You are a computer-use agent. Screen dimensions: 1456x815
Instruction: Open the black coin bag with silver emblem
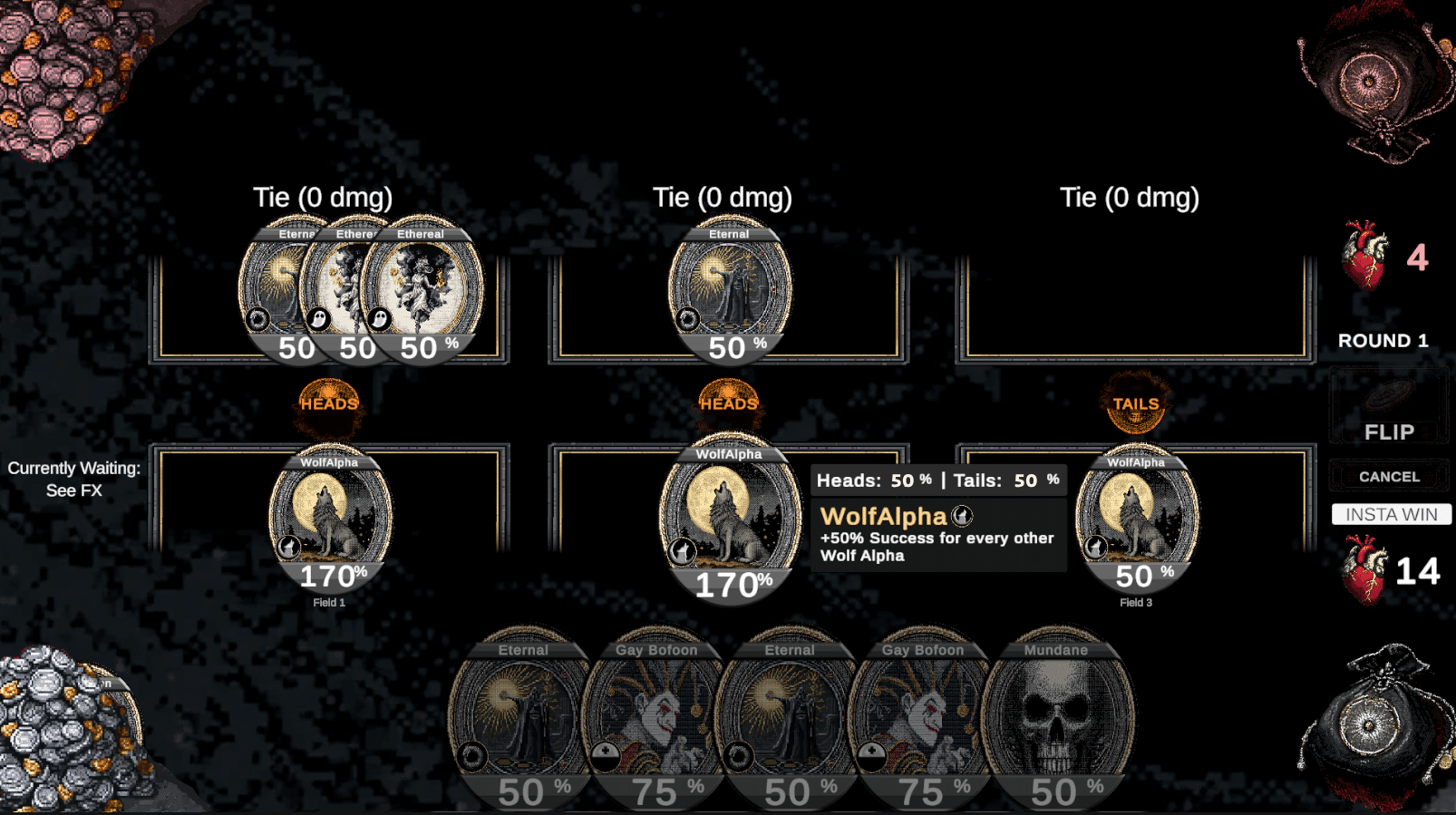click(x=1368, y=723)
